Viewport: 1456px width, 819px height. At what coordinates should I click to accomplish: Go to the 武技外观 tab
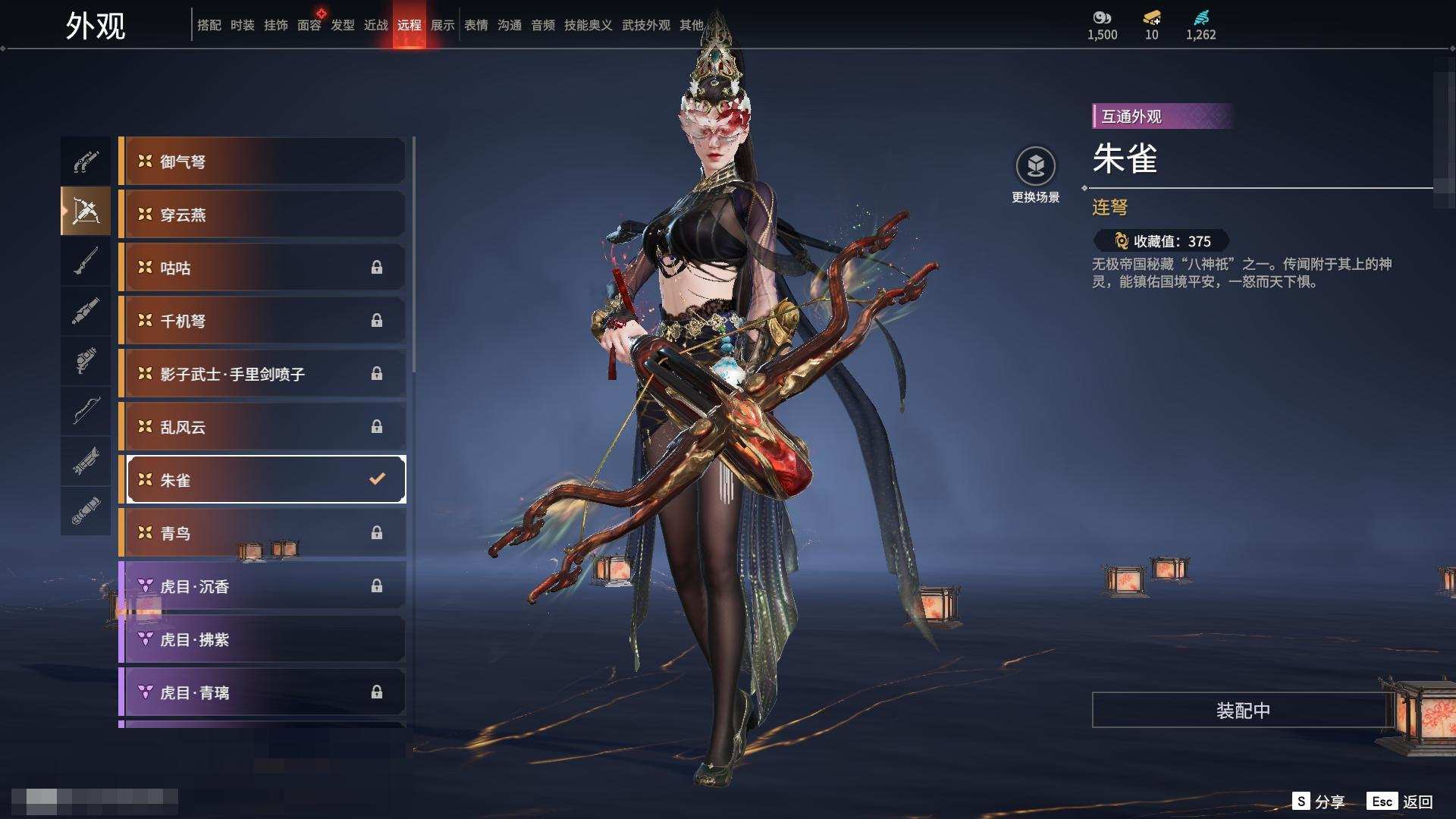click(645, 25)
